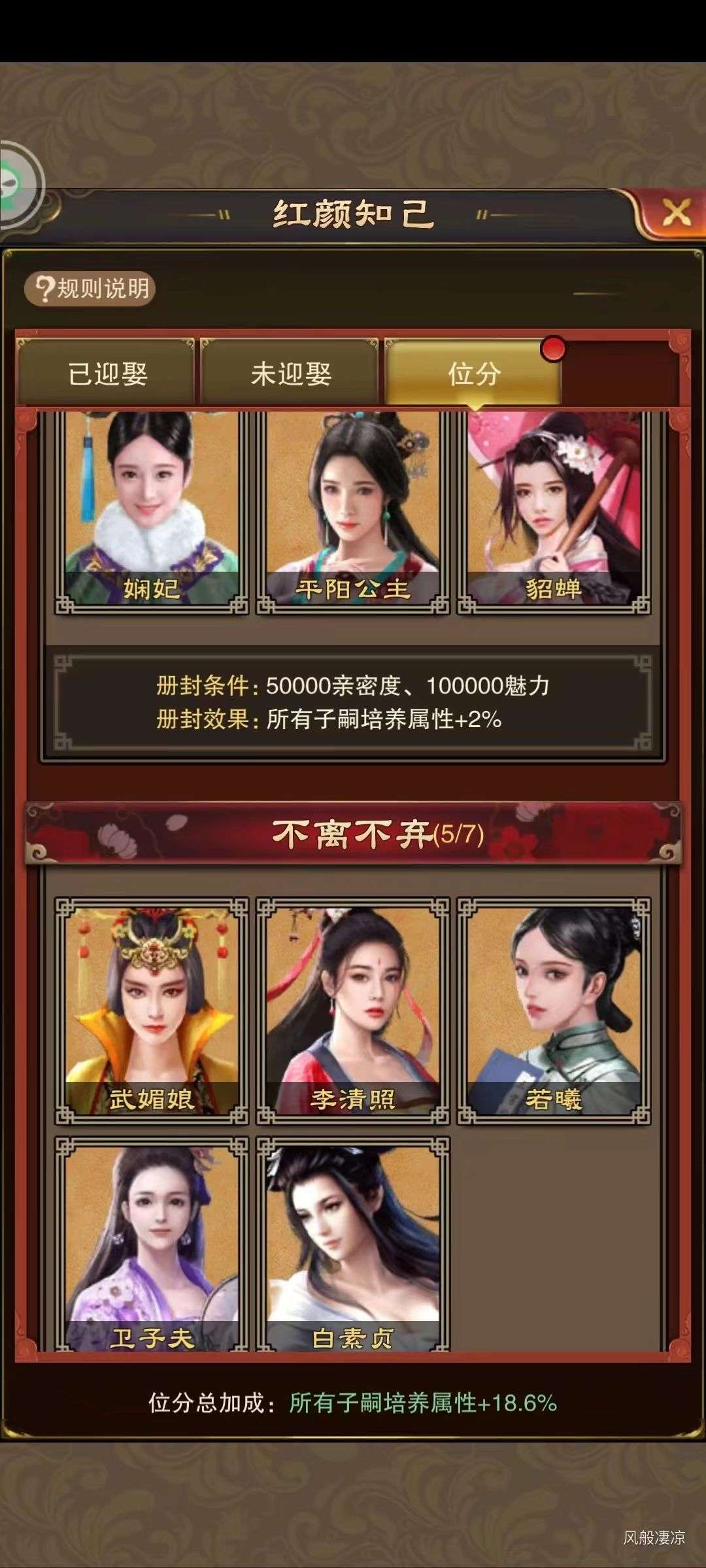Open the 规则说明 rules help
The width and height of the screenshot is (706, 1568).
pyautogui.click(x=90, y=288)
